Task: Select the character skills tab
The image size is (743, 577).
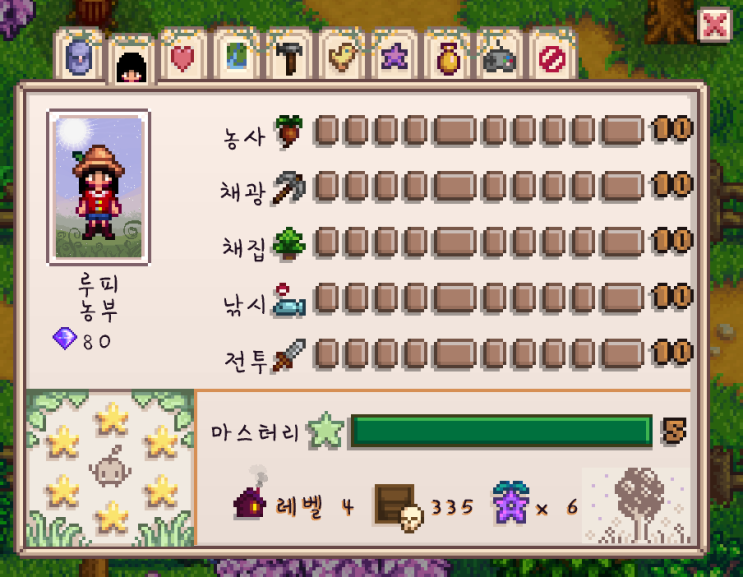Action: [131, 66]
